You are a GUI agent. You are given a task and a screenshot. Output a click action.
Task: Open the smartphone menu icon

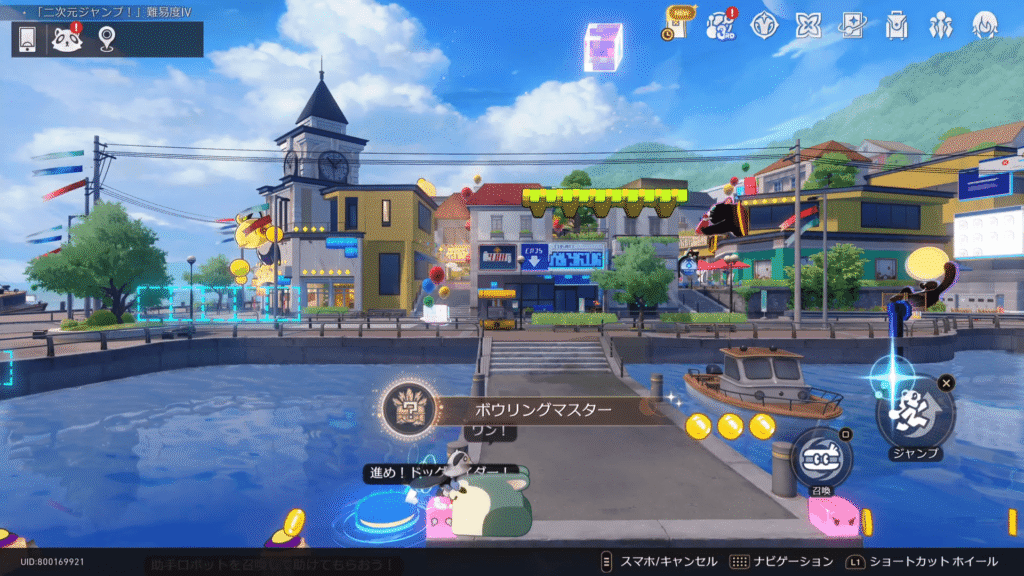(28, 39)
